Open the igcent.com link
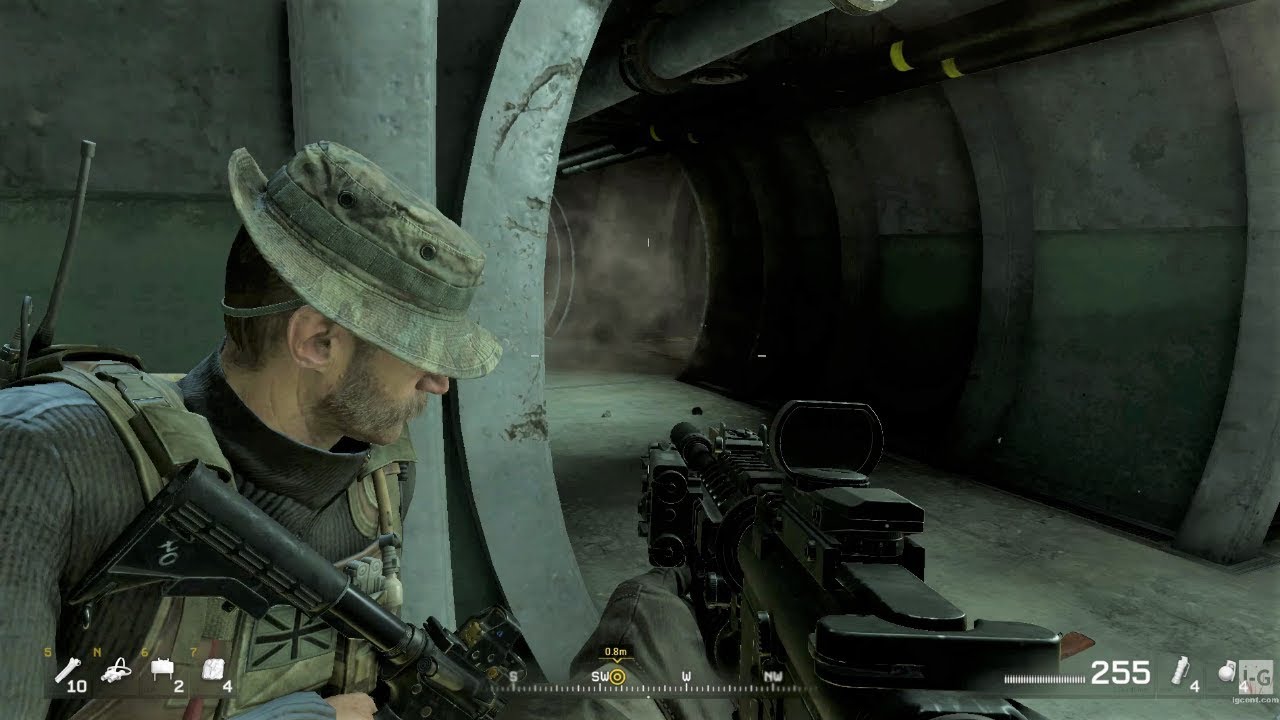The height and width of the screenshot is (720, 1280). 1254,701
